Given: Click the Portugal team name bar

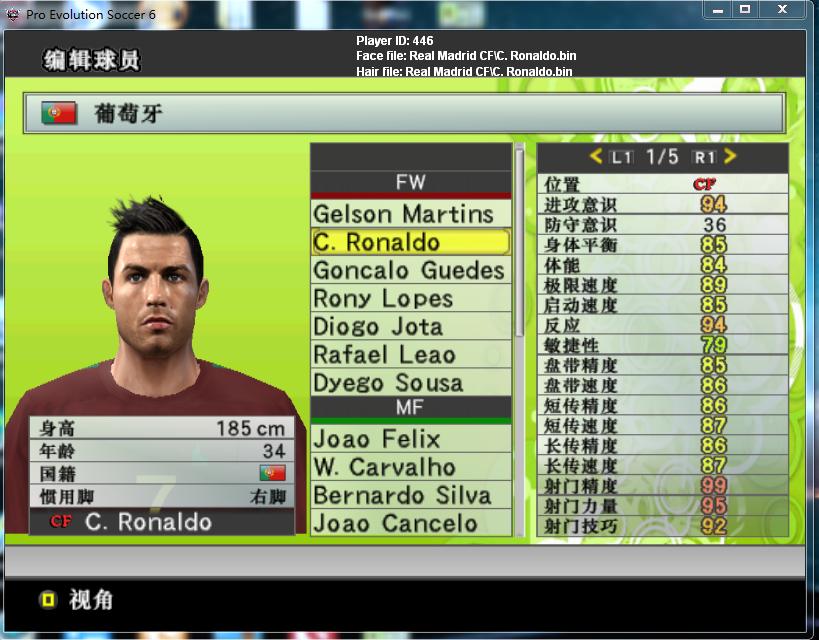Looking at the screenshot, I should [x=404, y=114].
